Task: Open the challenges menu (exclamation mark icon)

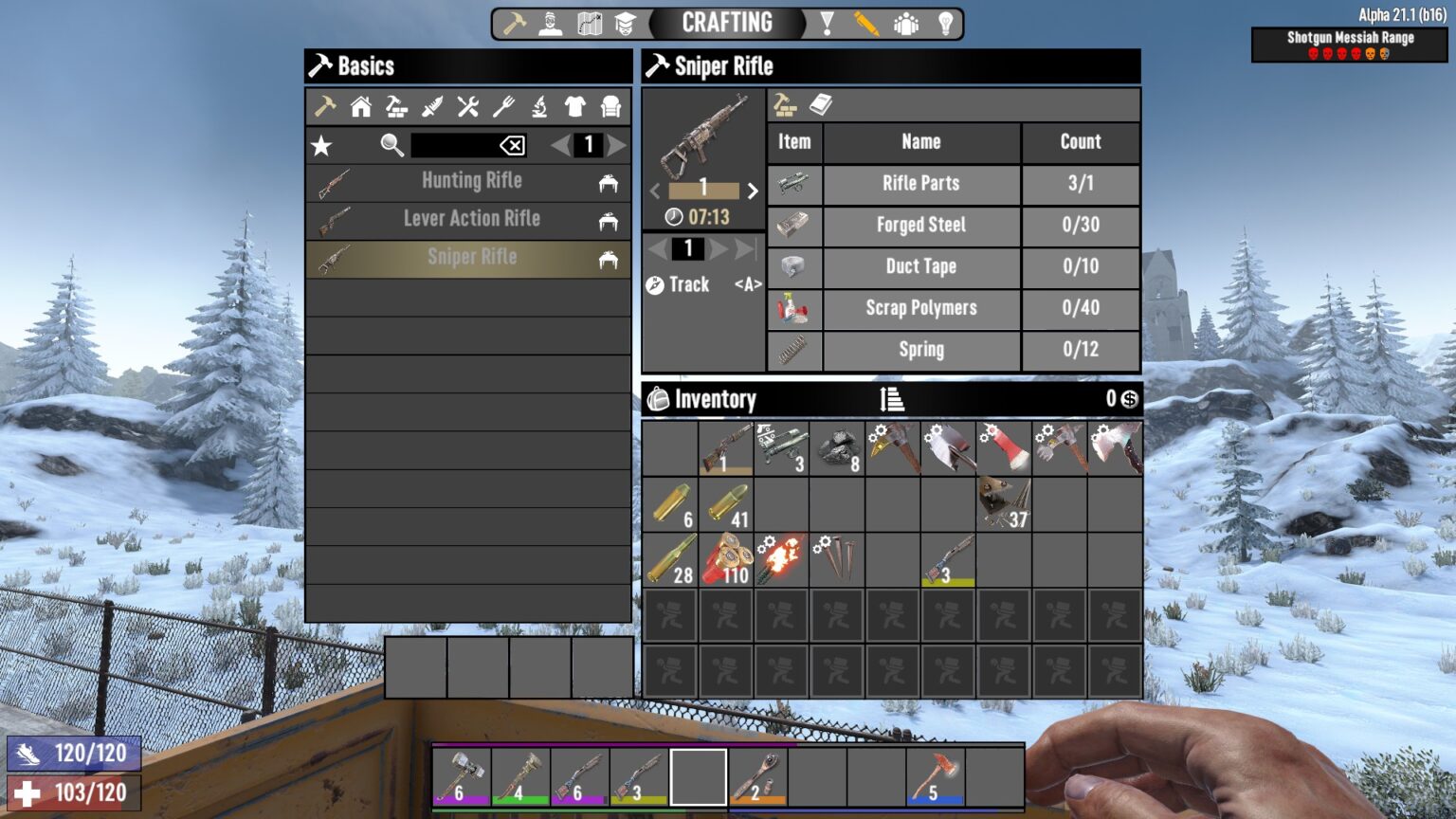Action: pyautogui.click(x=829, y=22)
